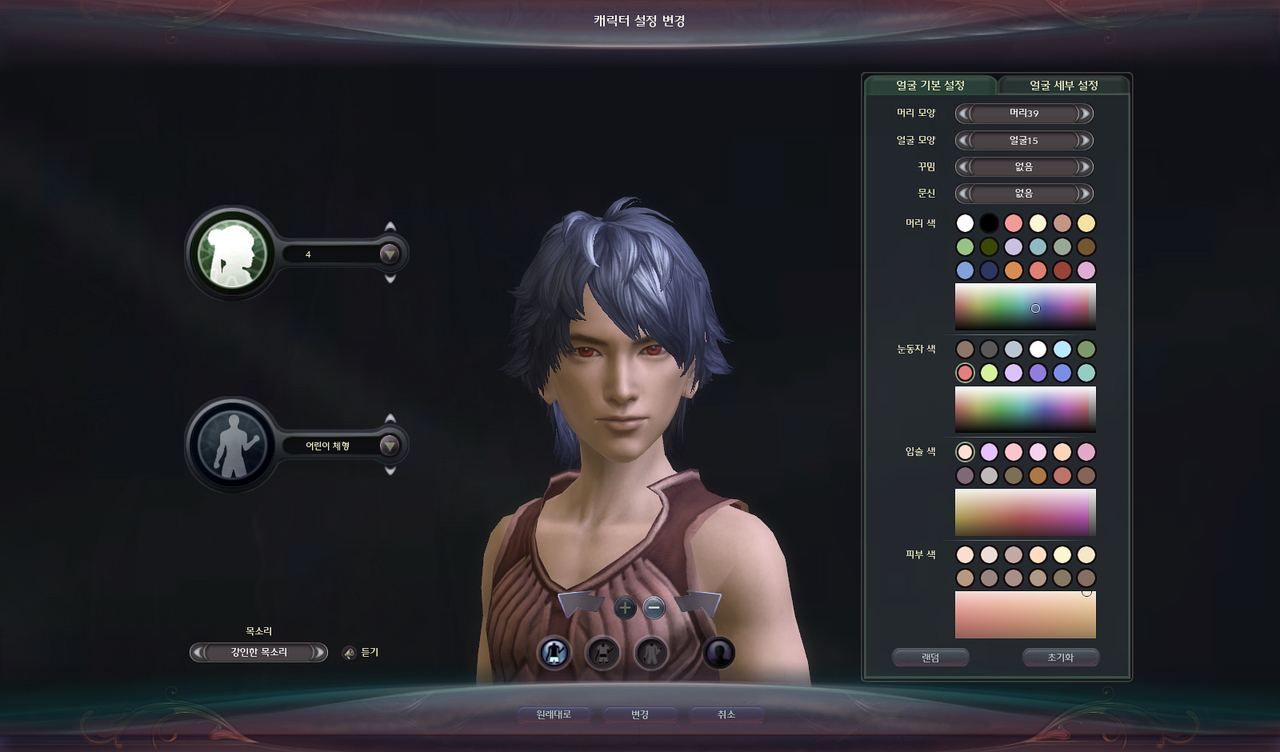Choose the next hair style after 머리39
1280x752 pixels.
(1085, 114)
